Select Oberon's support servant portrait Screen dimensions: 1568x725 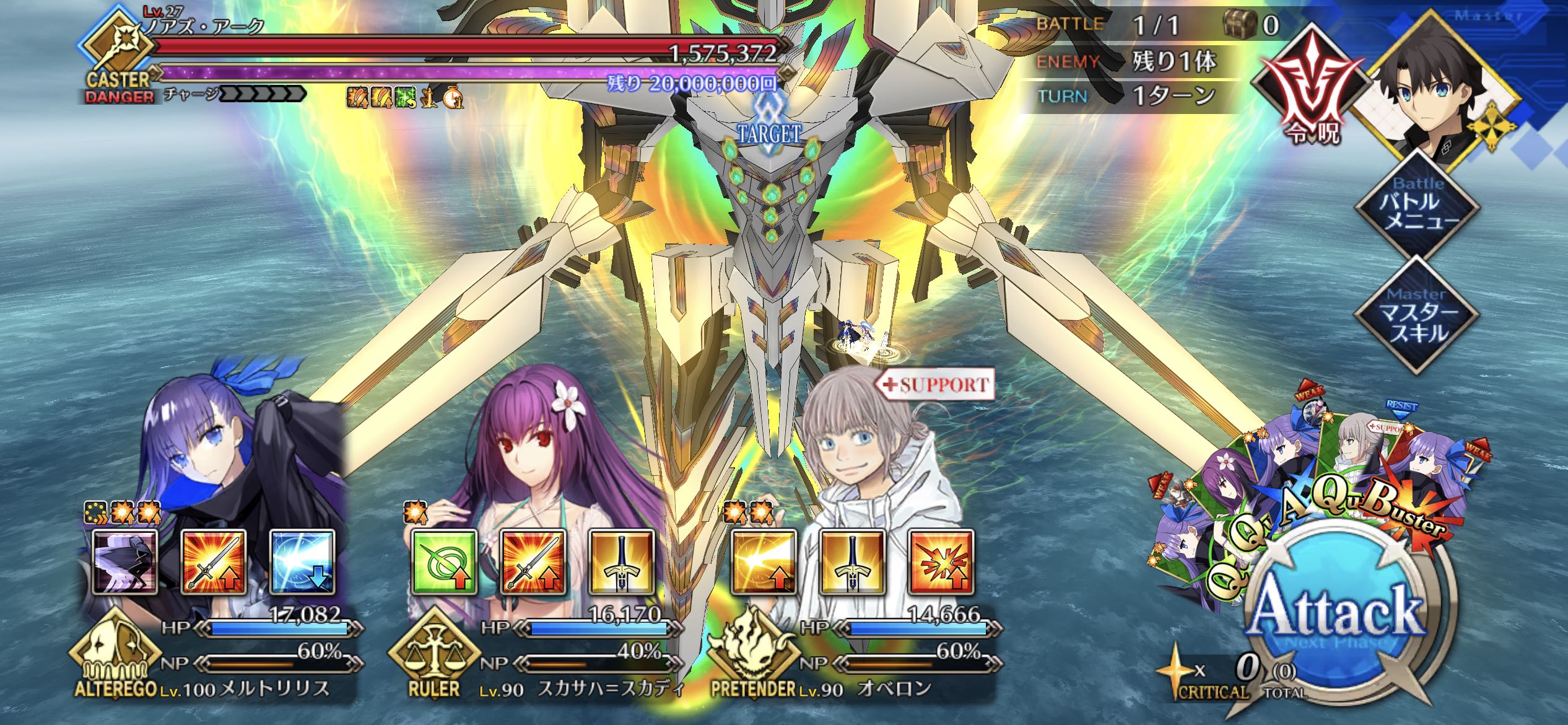(867, 446)
